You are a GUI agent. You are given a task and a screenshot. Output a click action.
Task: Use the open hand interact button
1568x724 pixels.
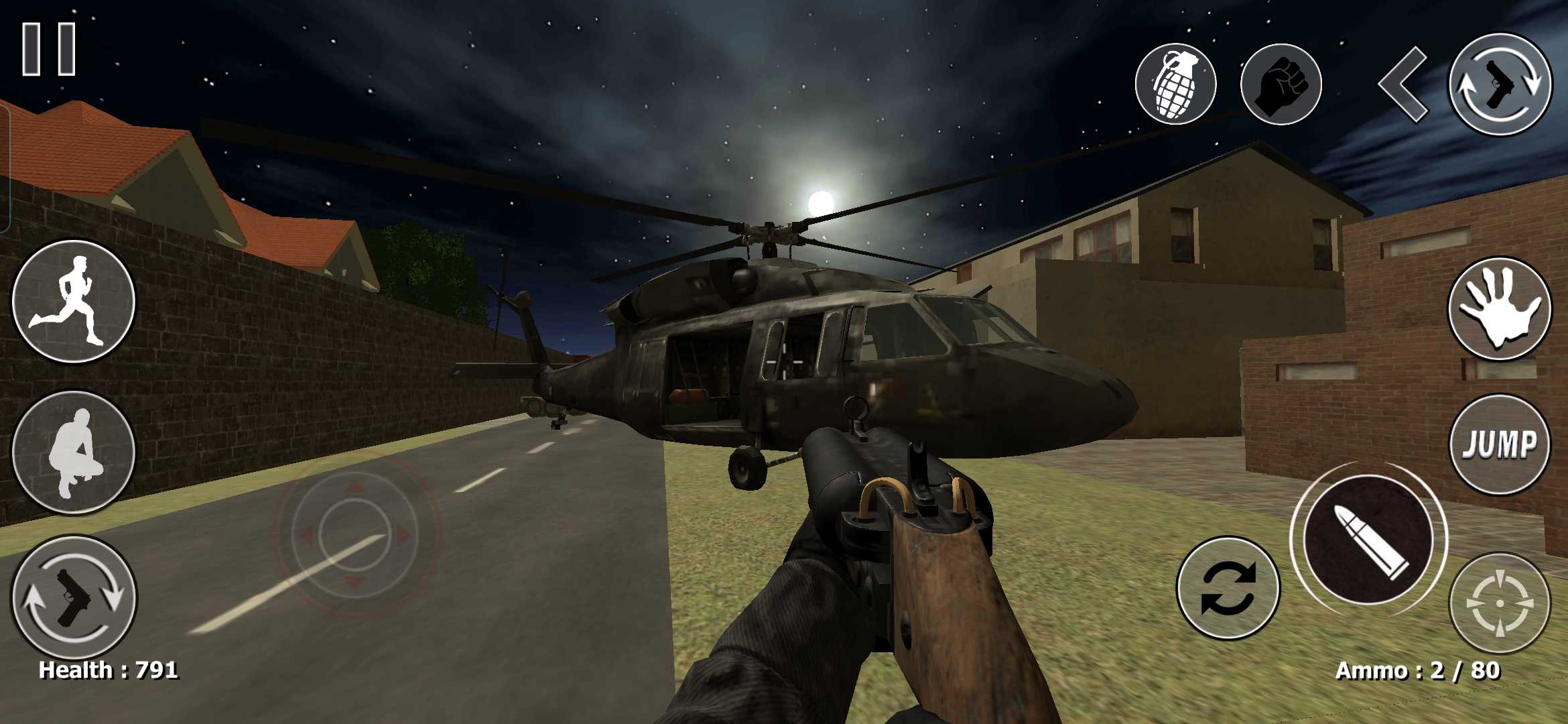[1500, 309]
